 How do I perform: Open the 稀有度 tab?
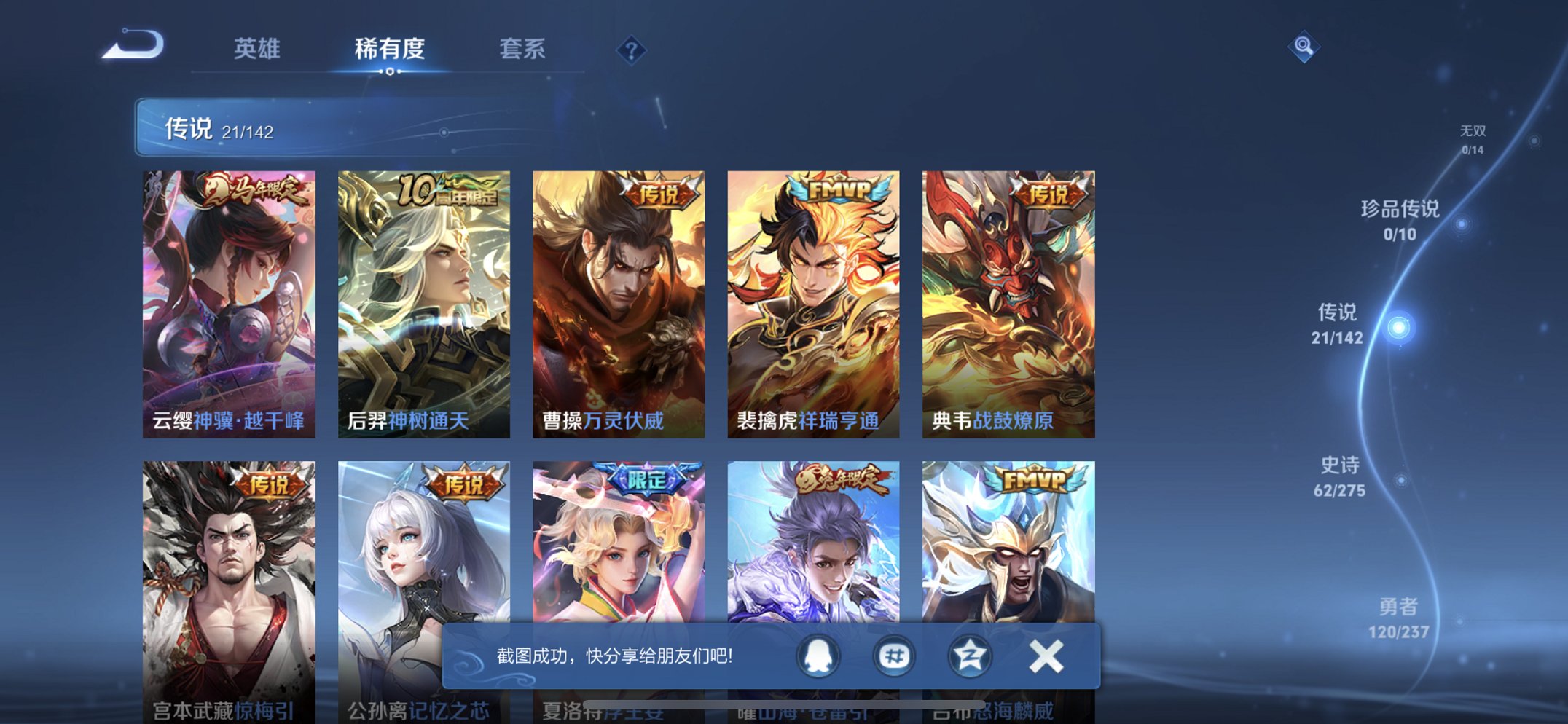388,50
